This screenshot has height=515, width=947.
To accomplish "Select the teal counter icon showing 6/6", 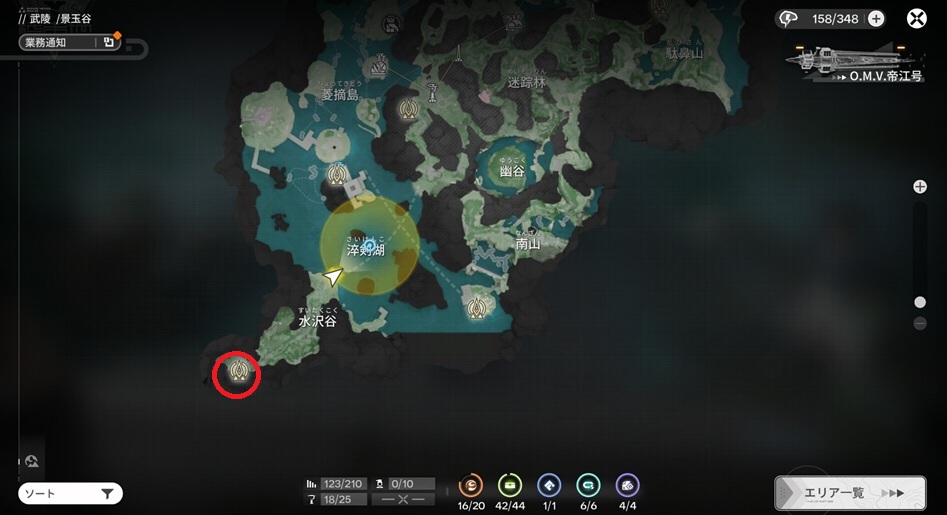I will coord(589,486).
